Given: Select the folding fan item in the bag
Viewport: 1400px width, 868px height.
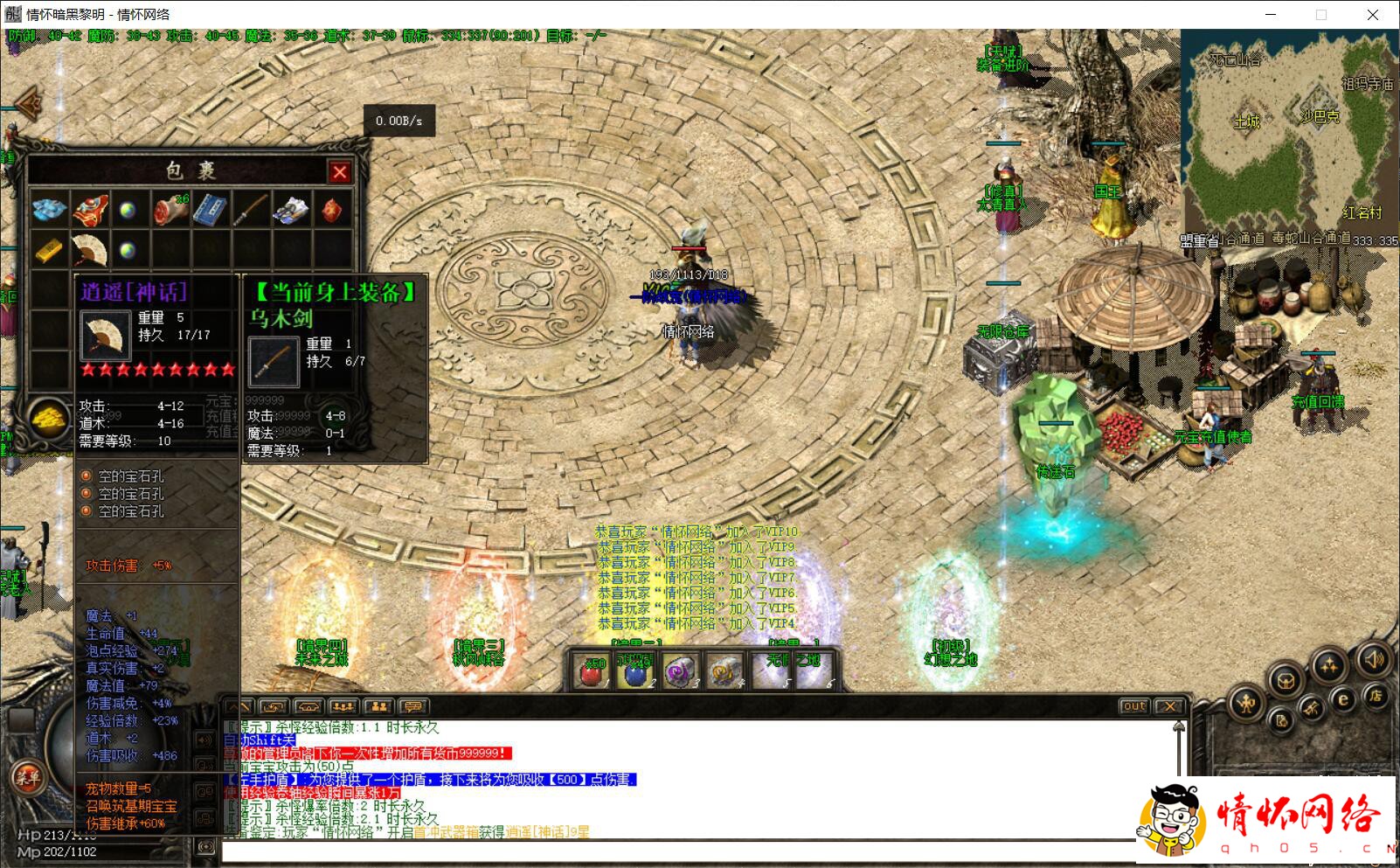Looking at the screenshot, I should (88, 251).
